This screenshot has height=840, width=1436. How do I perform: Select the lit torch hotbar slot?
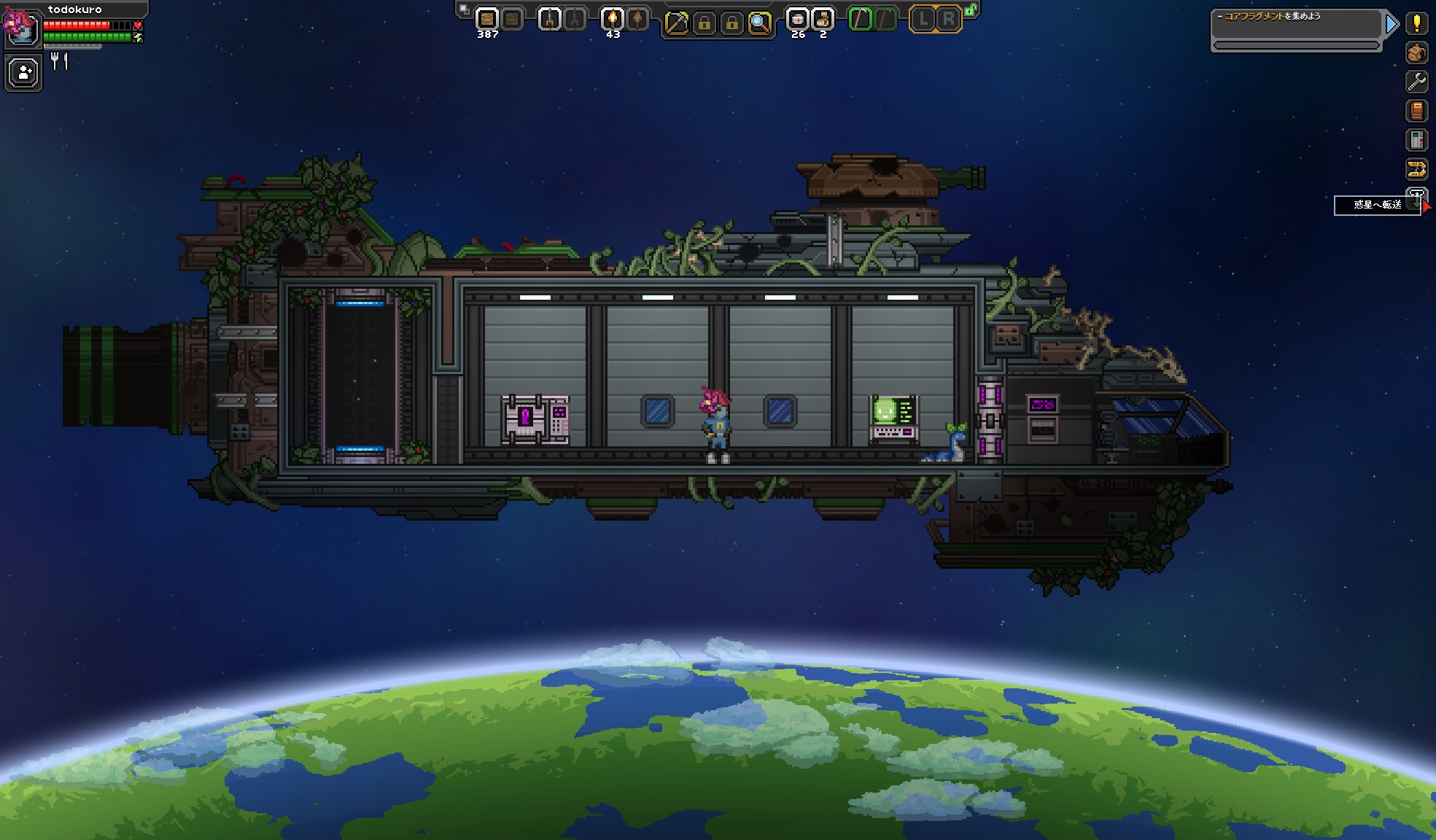click(x=611, y=18)
